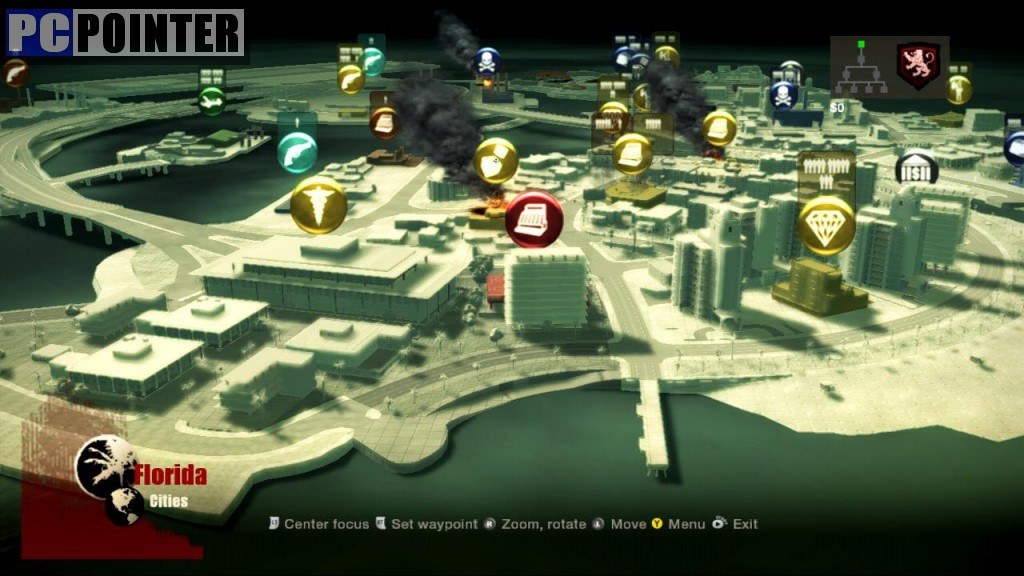Click the orange gun marker
Image resolution: width=1024 pixels, height=576 pixels.
click(14, 72)
